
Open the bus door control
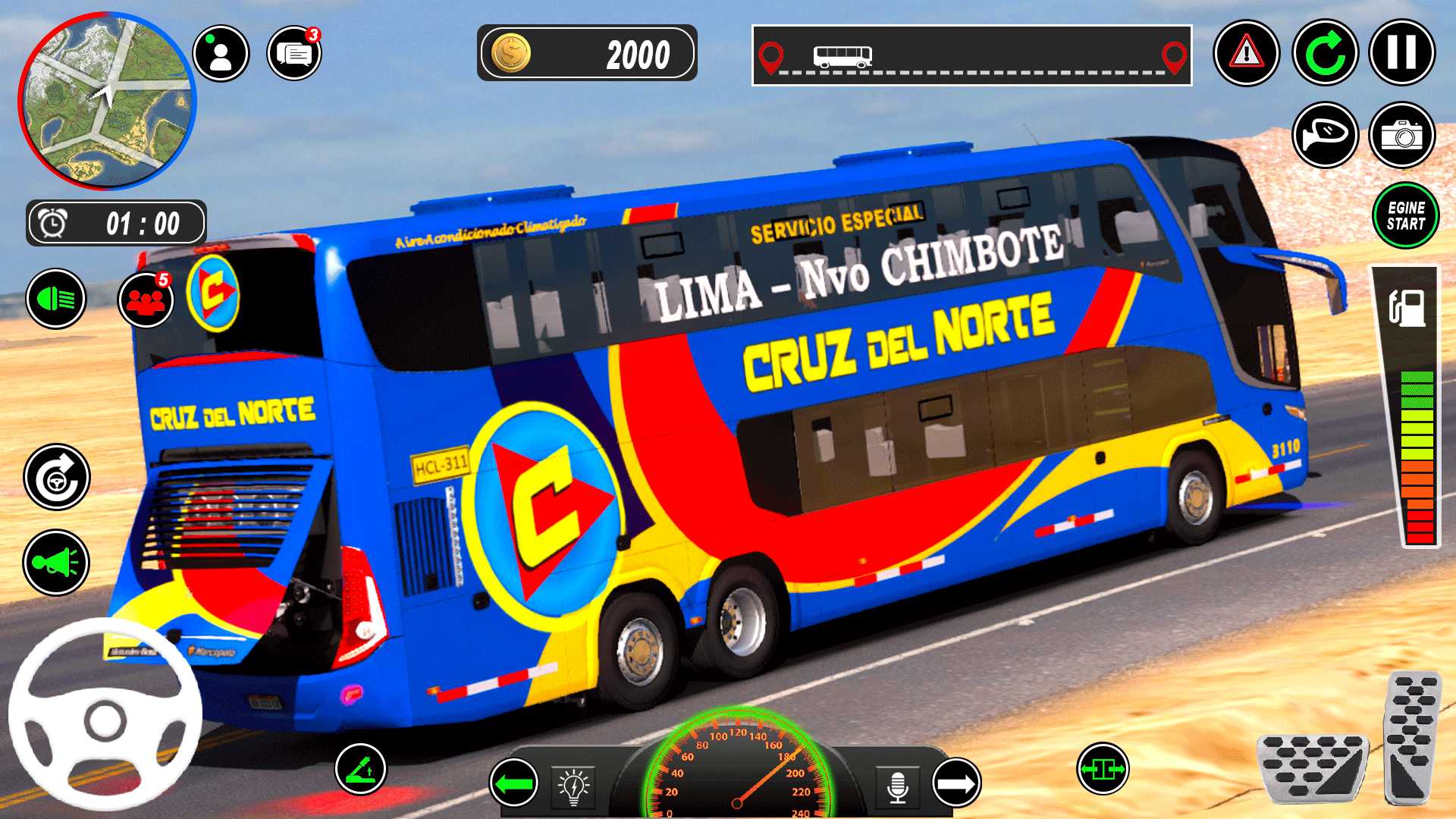click(1103, 769)
